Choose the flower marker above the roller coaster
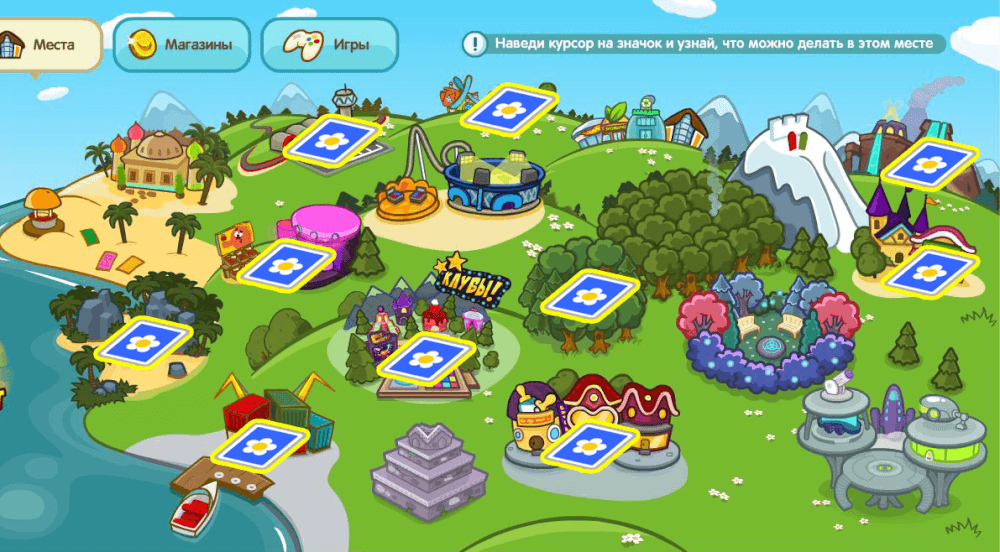 click(510, 107)
